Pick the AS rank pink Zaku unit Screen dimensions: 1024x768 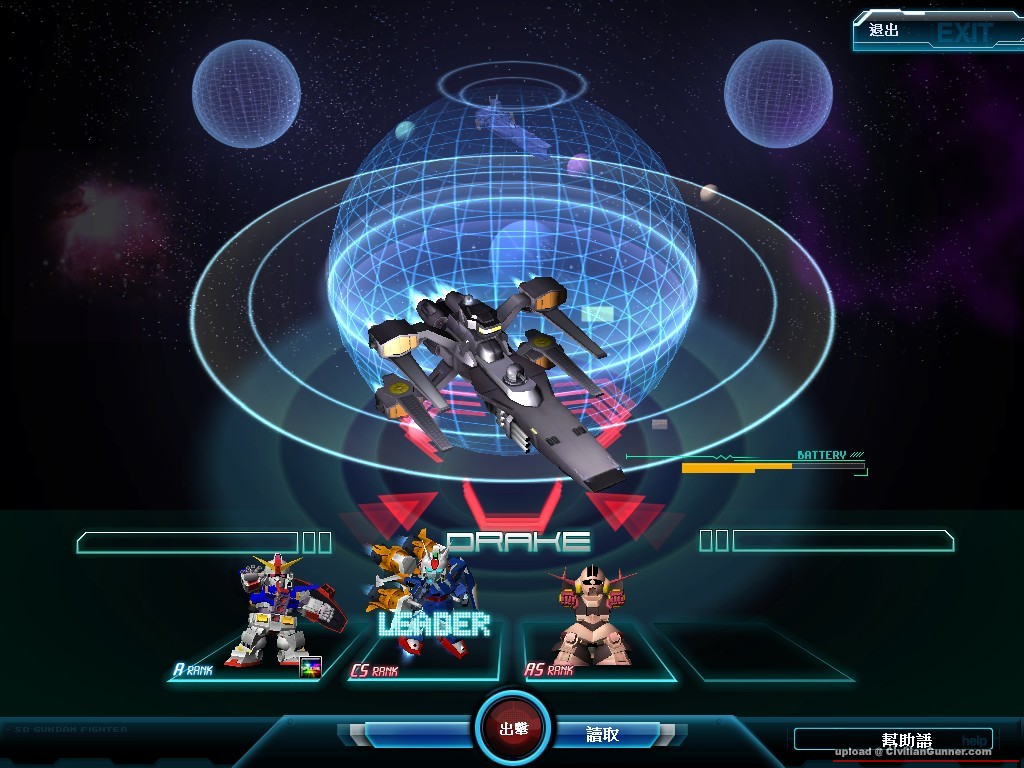[x=593, y=615]
